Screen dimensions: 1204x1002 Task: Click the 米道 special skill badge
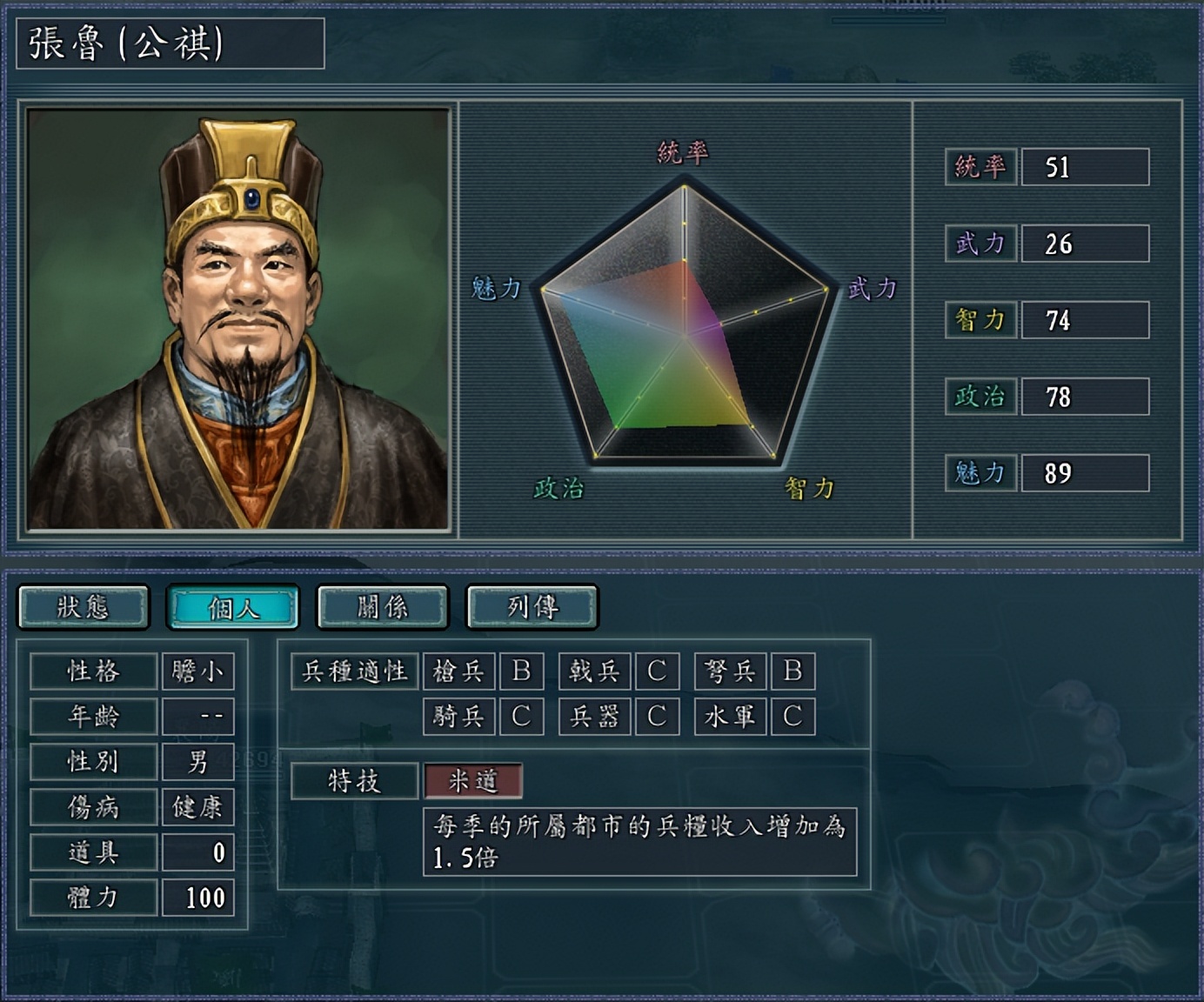472,782
